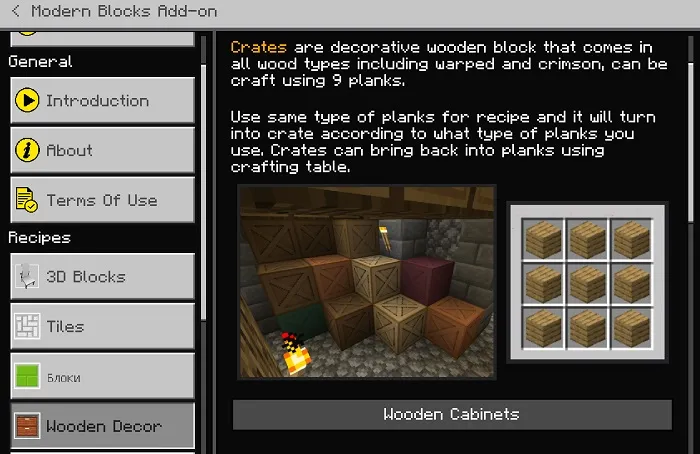Select the center plank in crafting grid
The image size is (700, 454).
[x=586, y=283]
